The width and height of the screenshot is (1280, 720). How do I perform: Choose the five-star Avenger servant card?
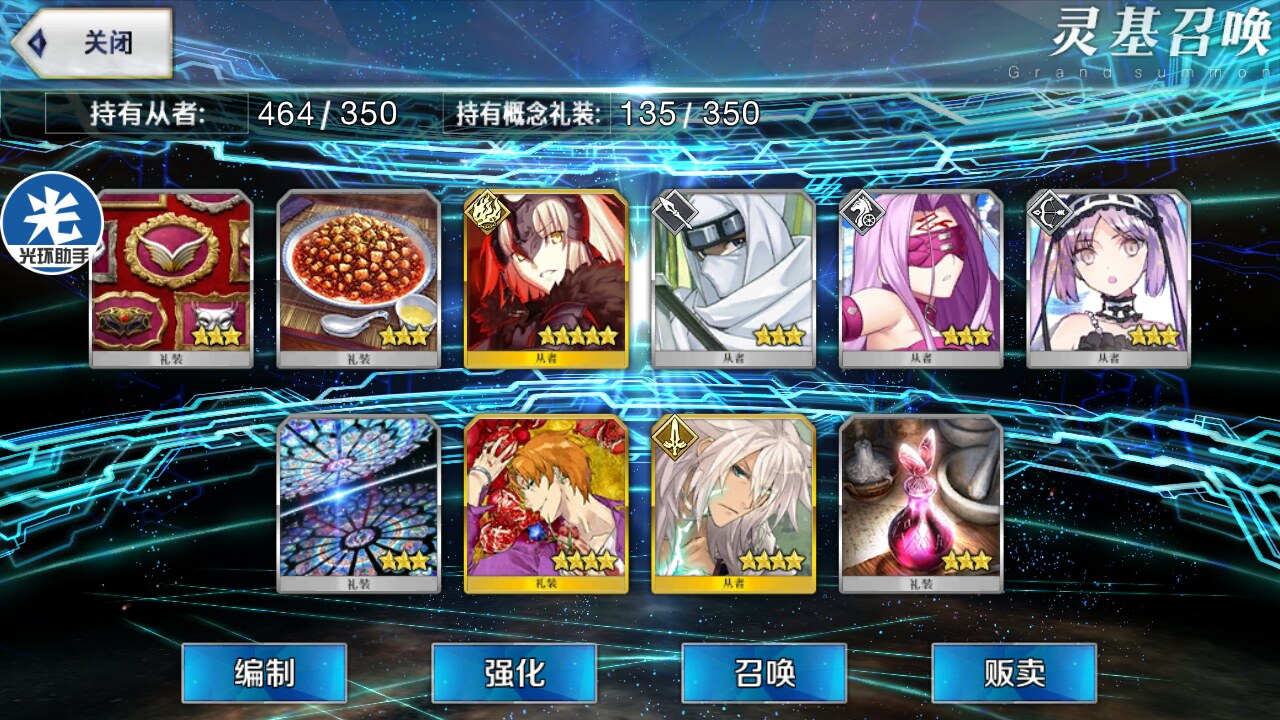coord(546,278)
